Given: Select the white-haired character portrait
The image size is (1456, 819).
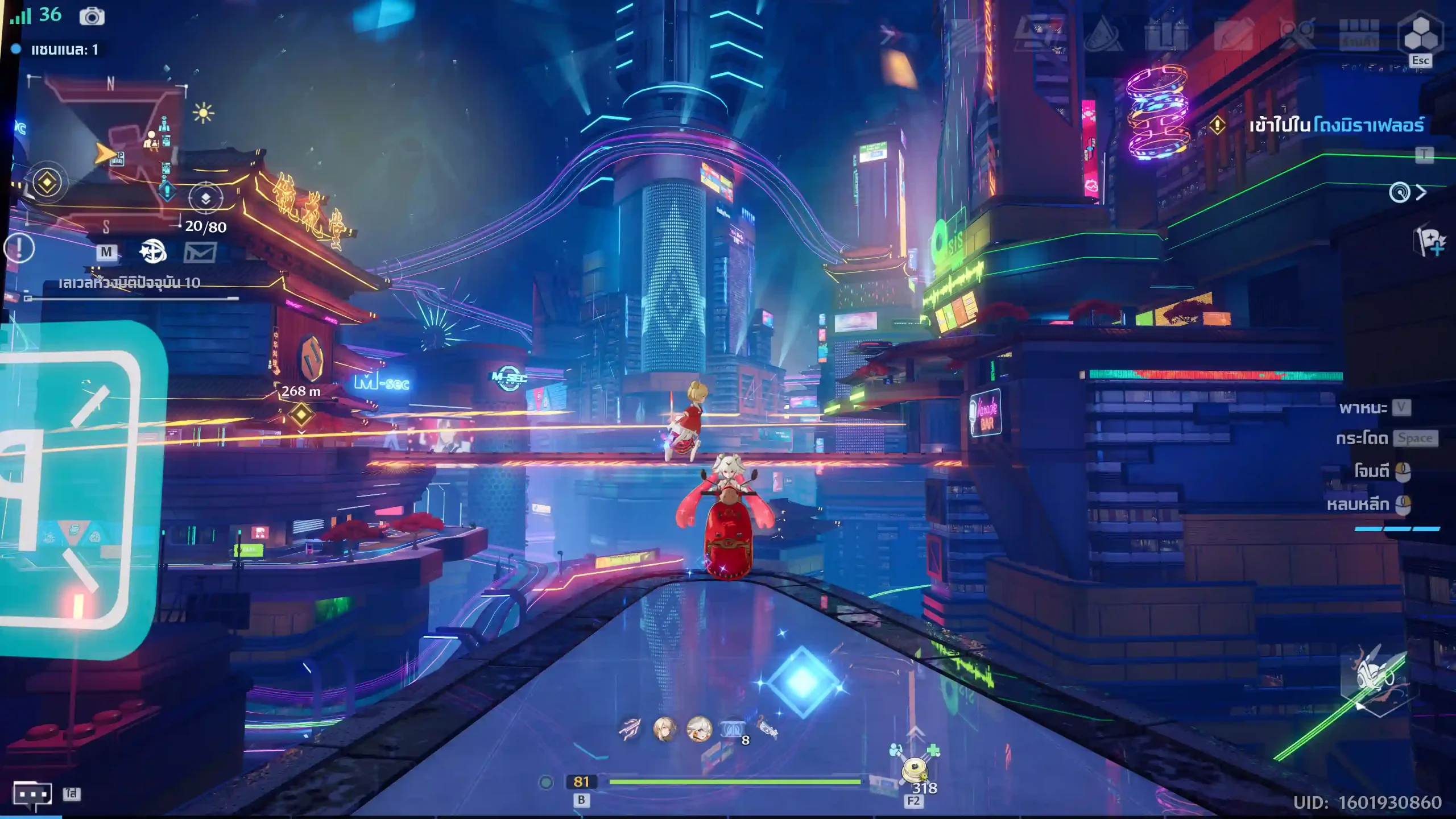Looking at the screenshot, I should [699, 729].
